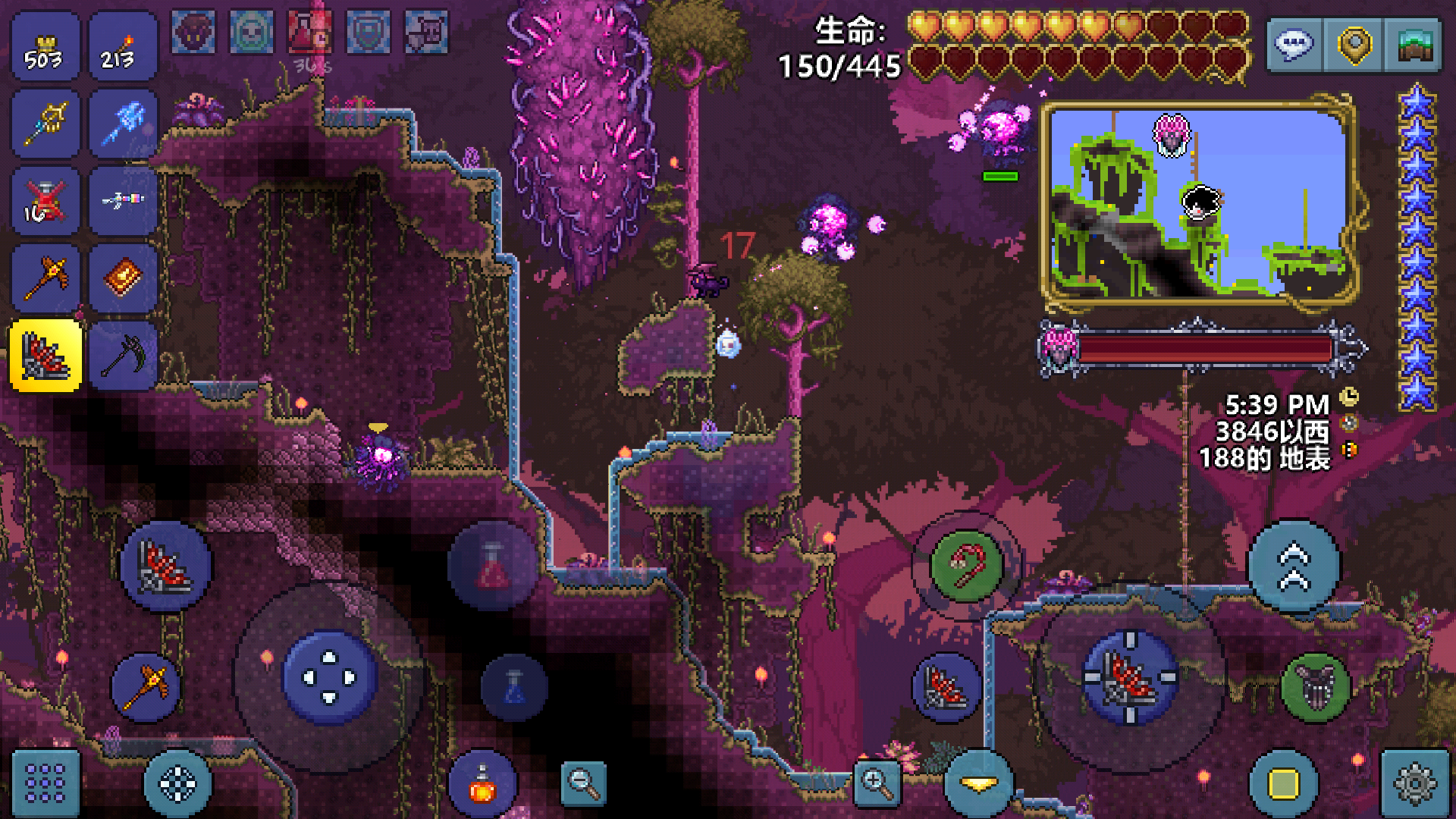This screenshot has height=819, width=1456.
Task: Tap the map pin marker button
Action: [x=1354, y=45]
